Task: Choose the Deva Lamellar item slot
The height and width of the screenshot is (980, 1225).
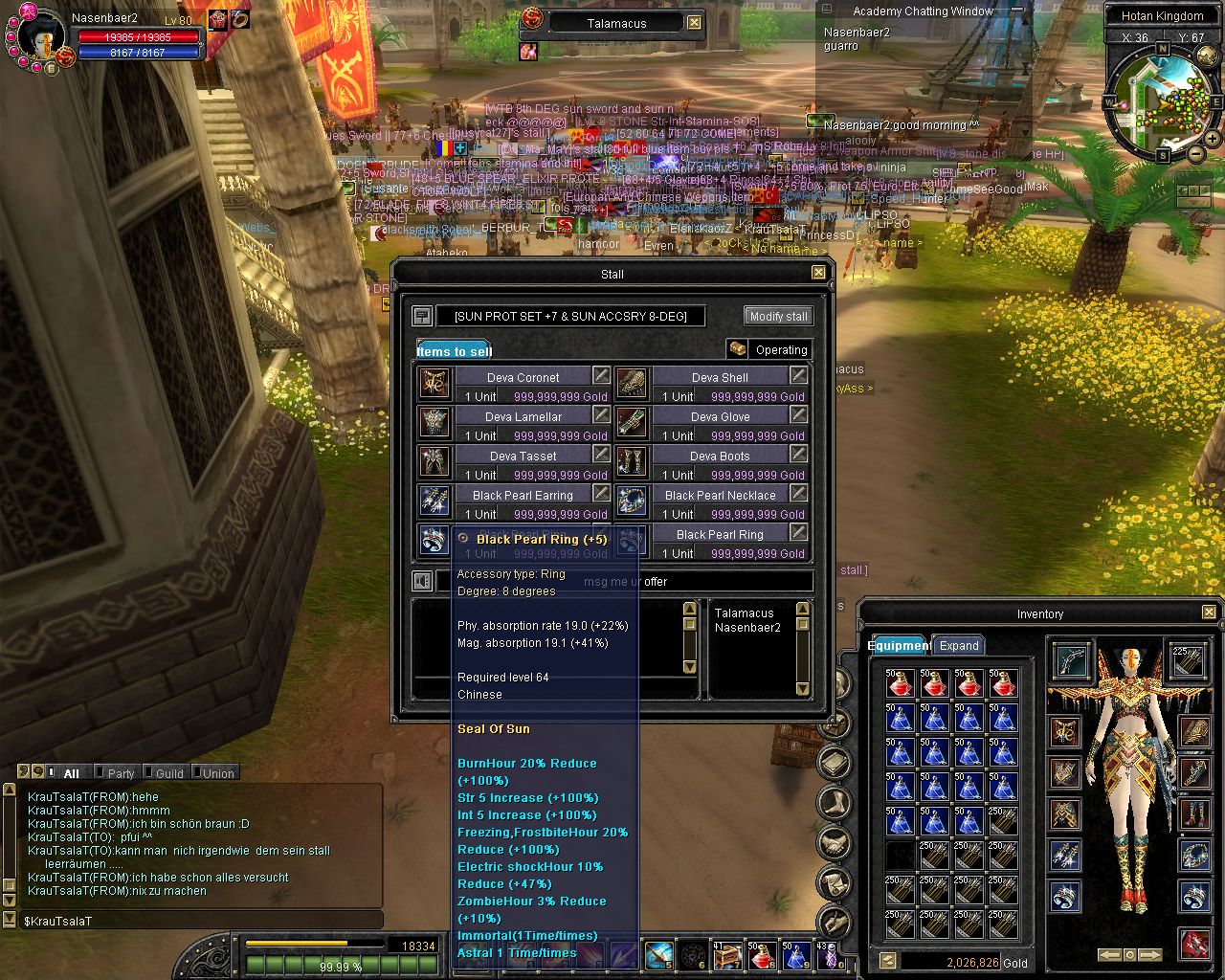Action: coord(435,421)
